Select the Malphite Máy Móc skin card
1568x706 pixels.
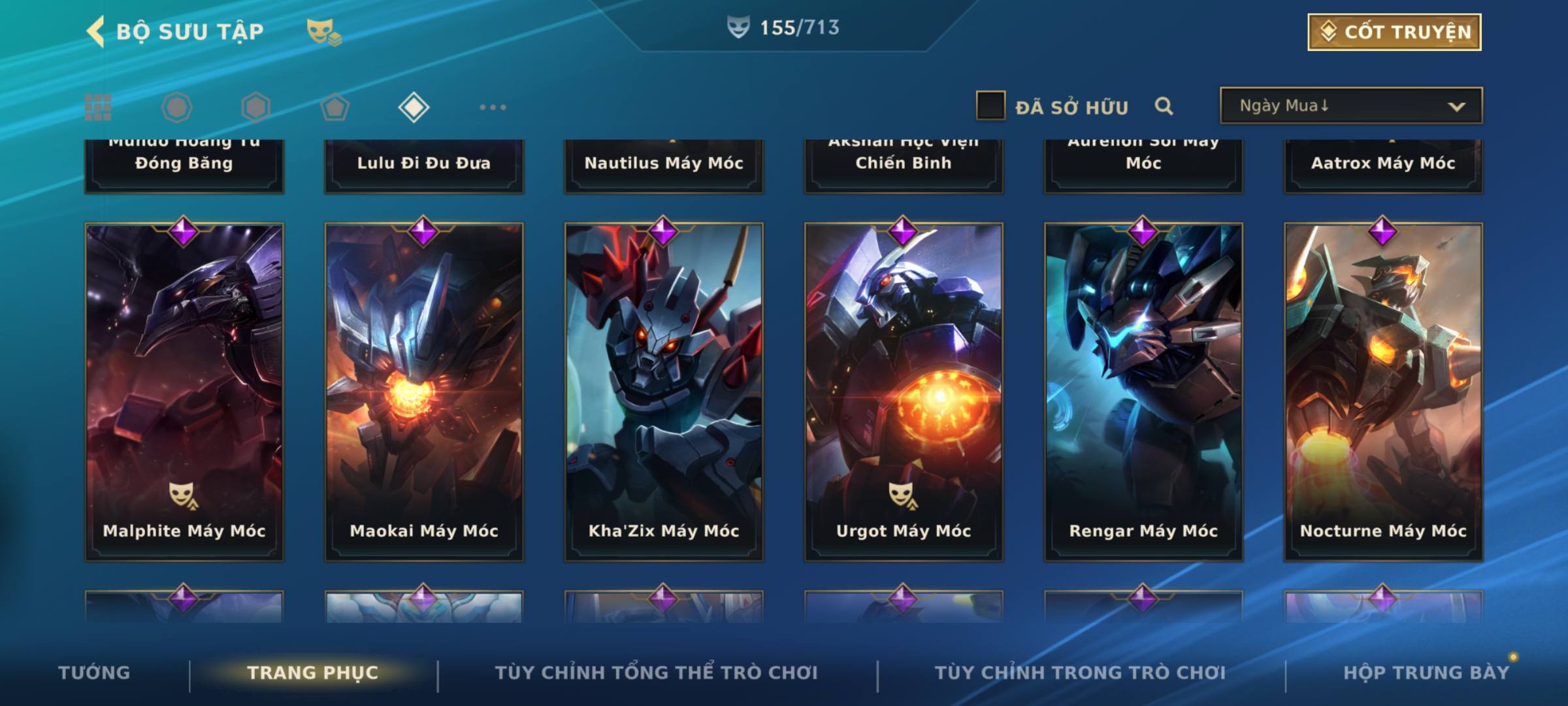coord(184,392)
